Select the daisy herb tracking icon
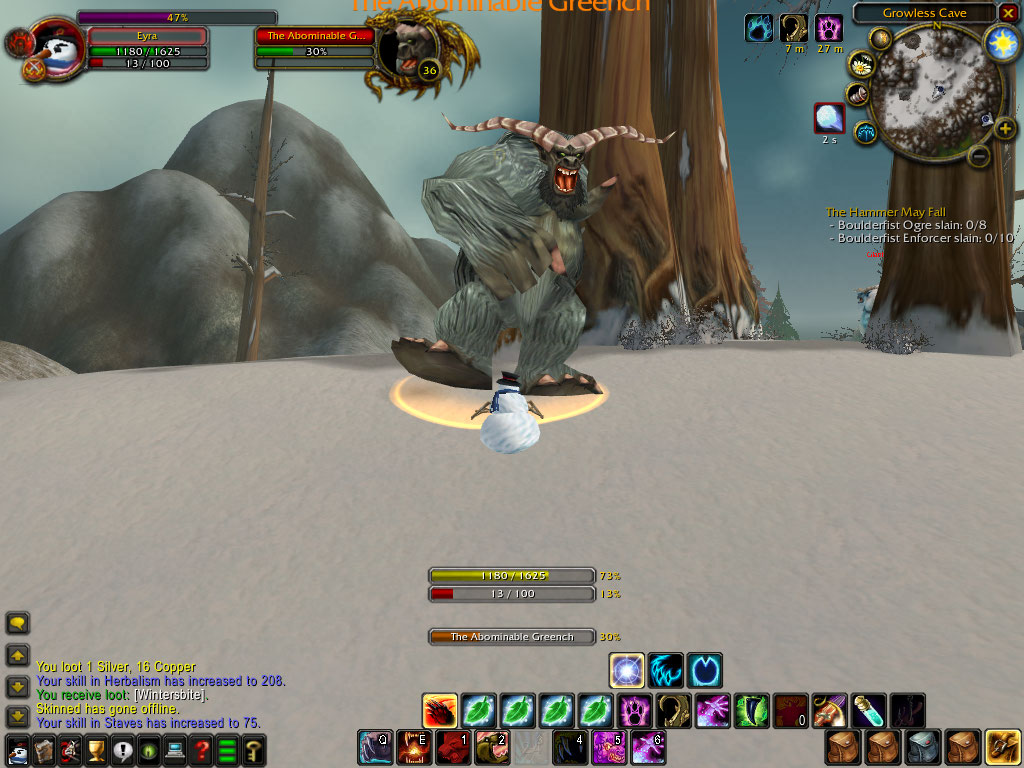 (861, 65)
